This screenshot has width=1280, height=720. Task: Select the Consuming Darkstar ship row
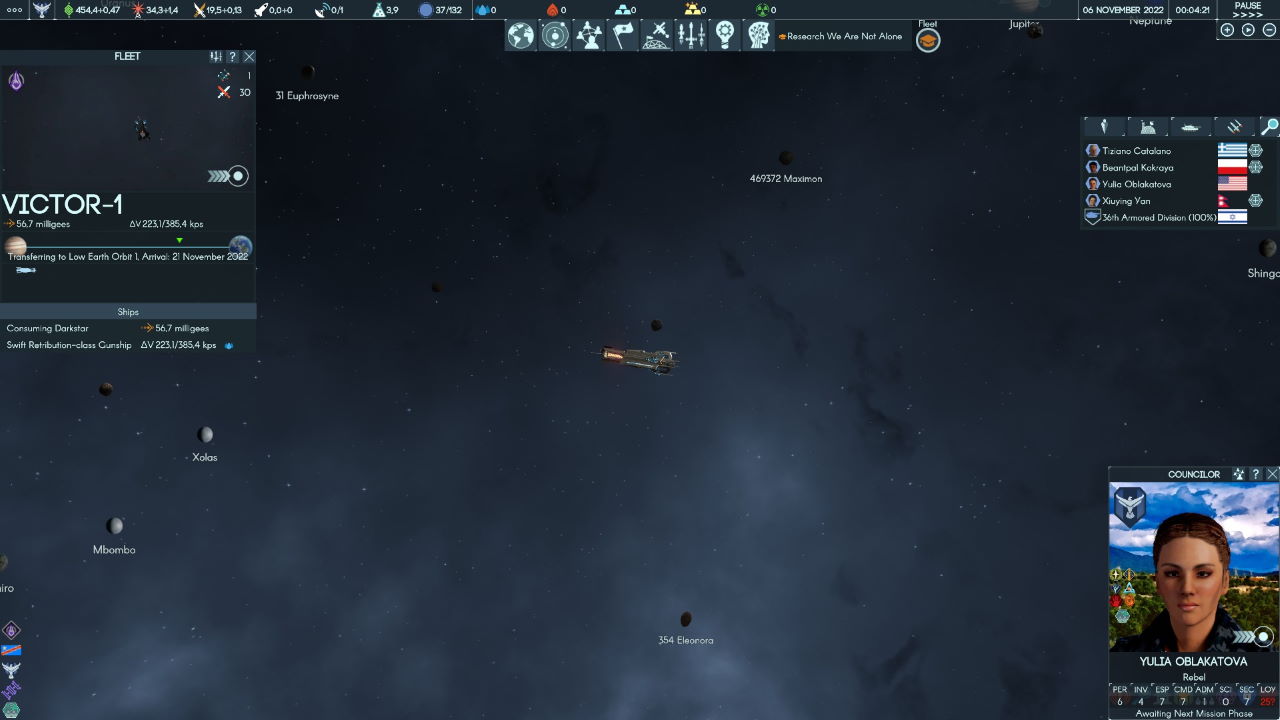coord(48,328)
